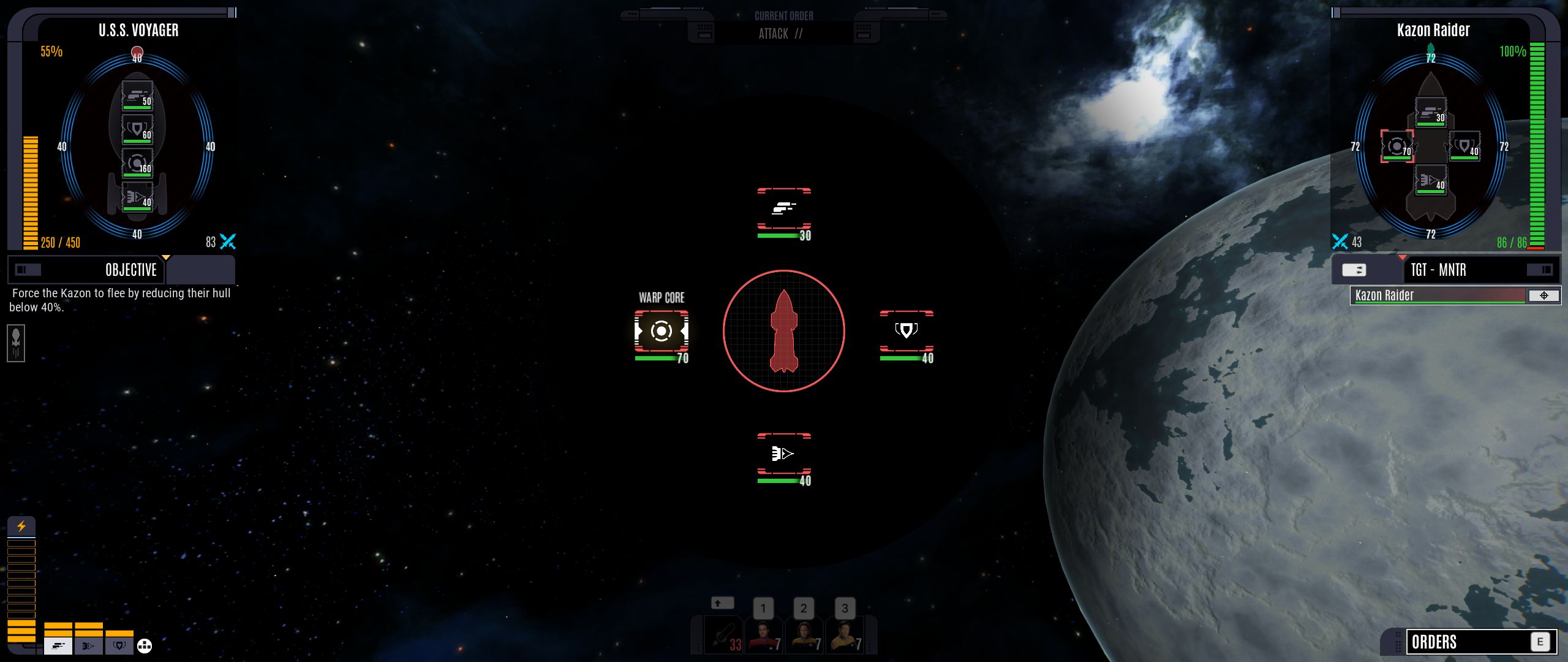Target the Kazon Raider's warp core subsystem
Screen dimensions: 1568x662
point(661,332)
